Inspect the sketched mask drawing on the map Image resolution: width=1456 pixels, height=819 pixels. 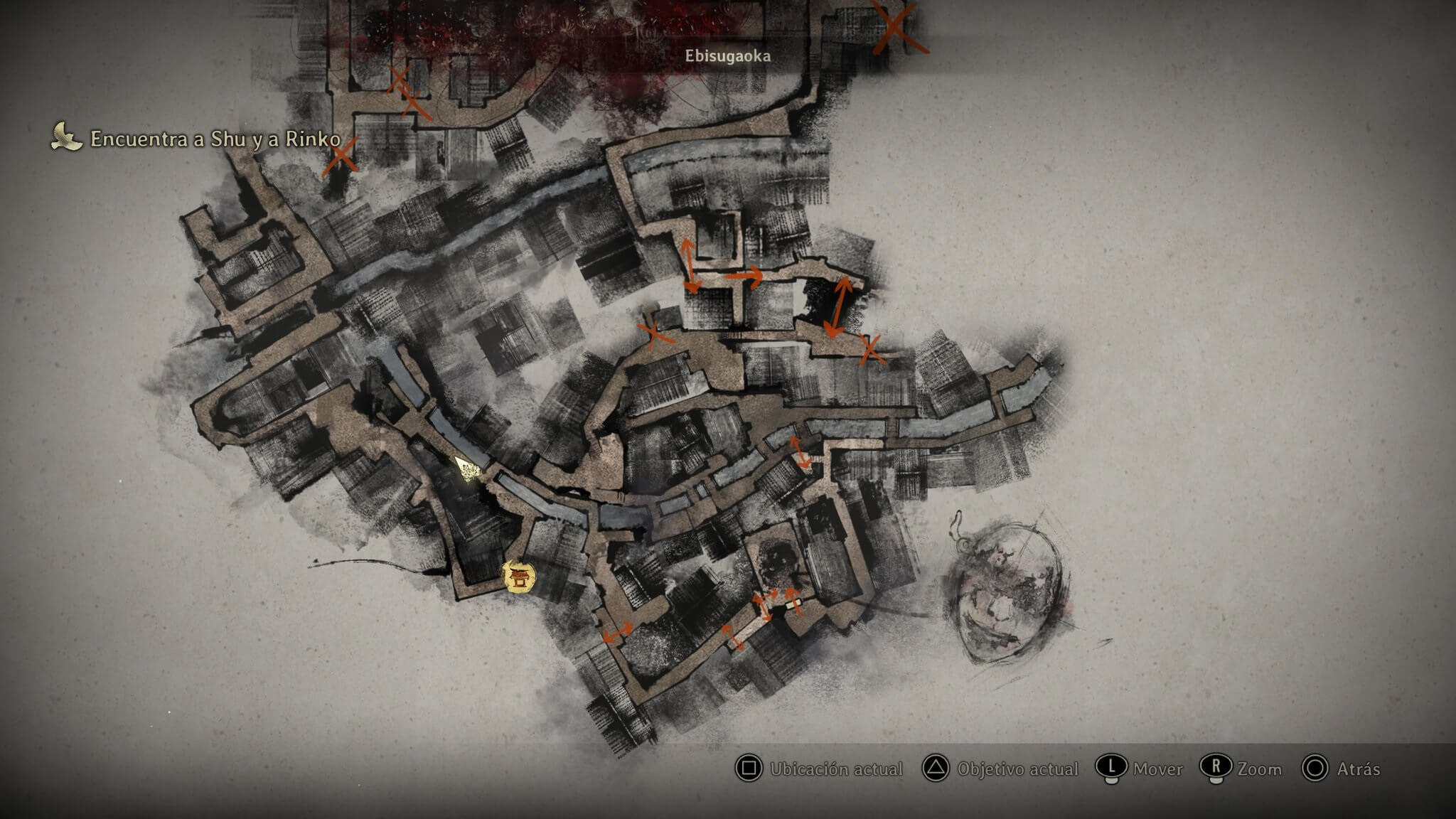click(x=1005, y=590)
